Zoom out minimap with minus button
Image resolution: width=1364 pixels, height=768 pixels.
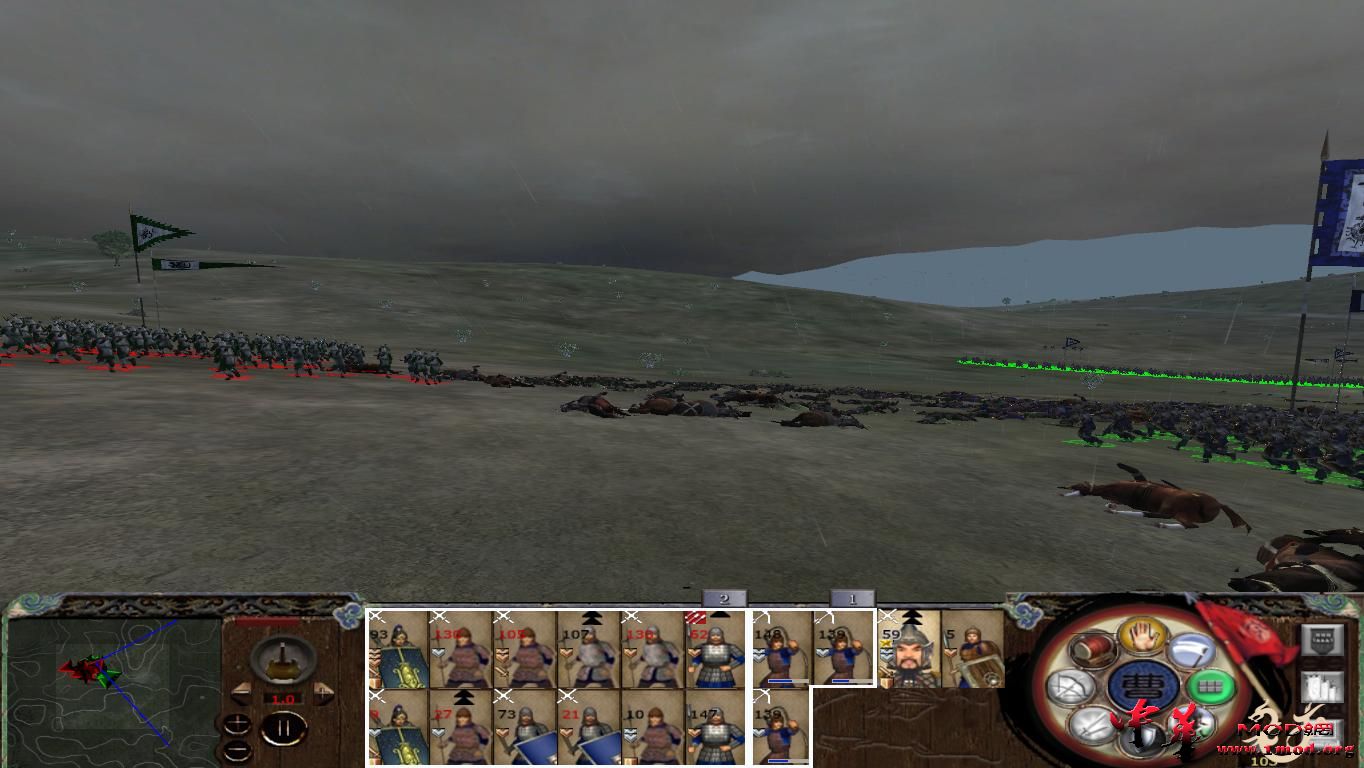pos(237,751)
